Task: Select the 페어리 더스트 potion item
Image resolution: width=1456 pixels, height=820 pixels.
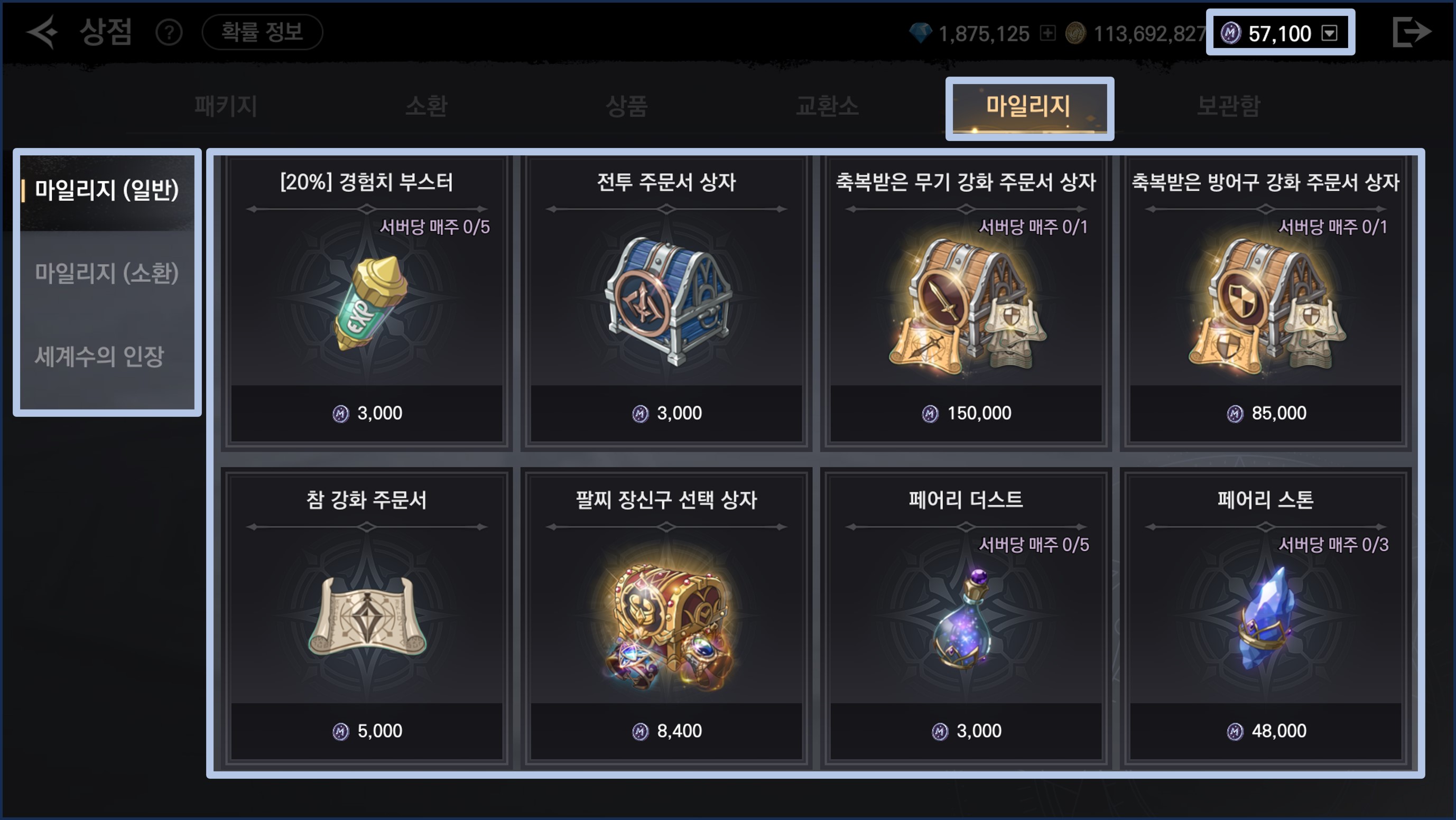Action: tap(966, 619)
